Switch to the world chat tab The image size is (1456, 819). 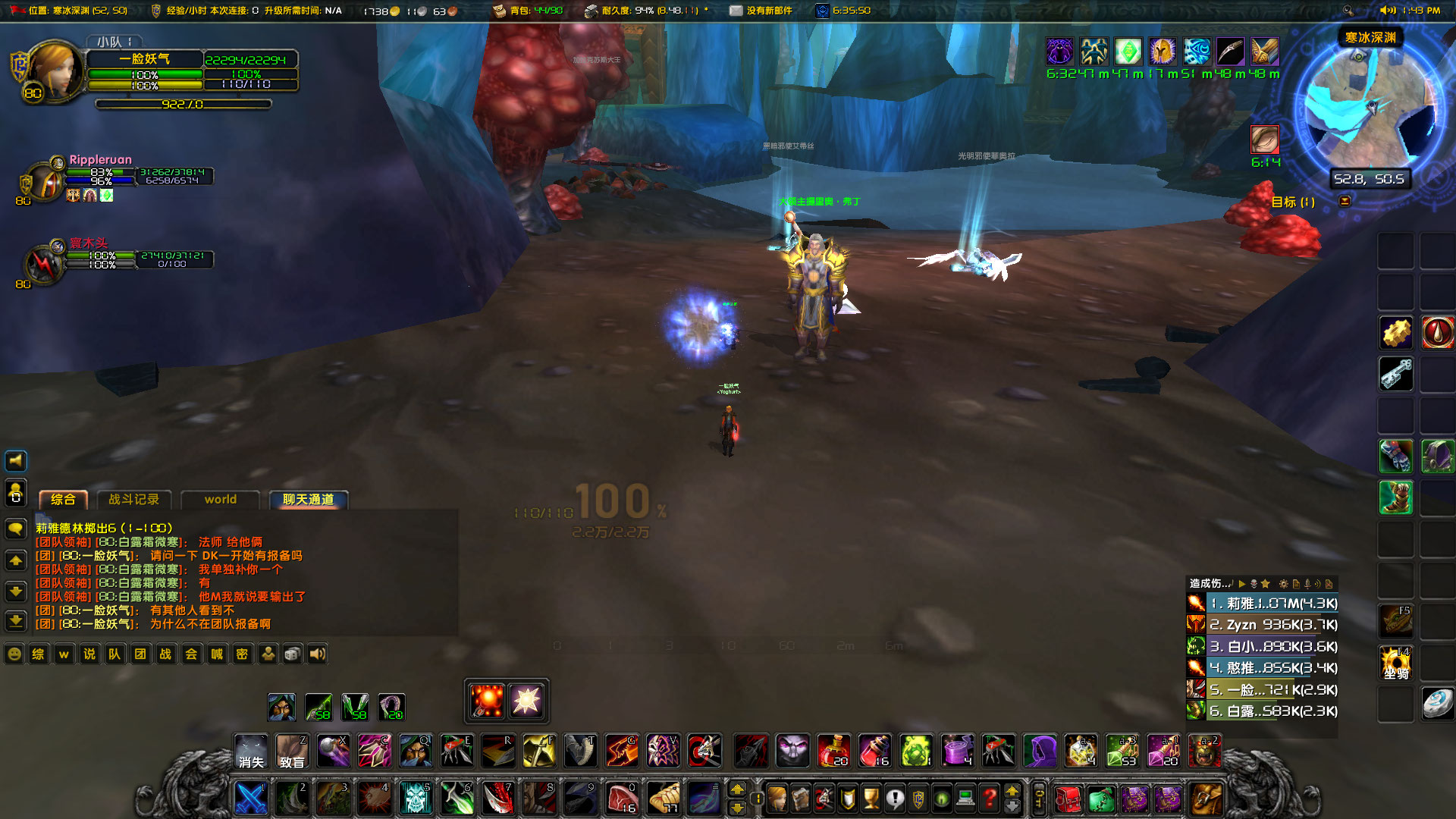tap(220, 500)
